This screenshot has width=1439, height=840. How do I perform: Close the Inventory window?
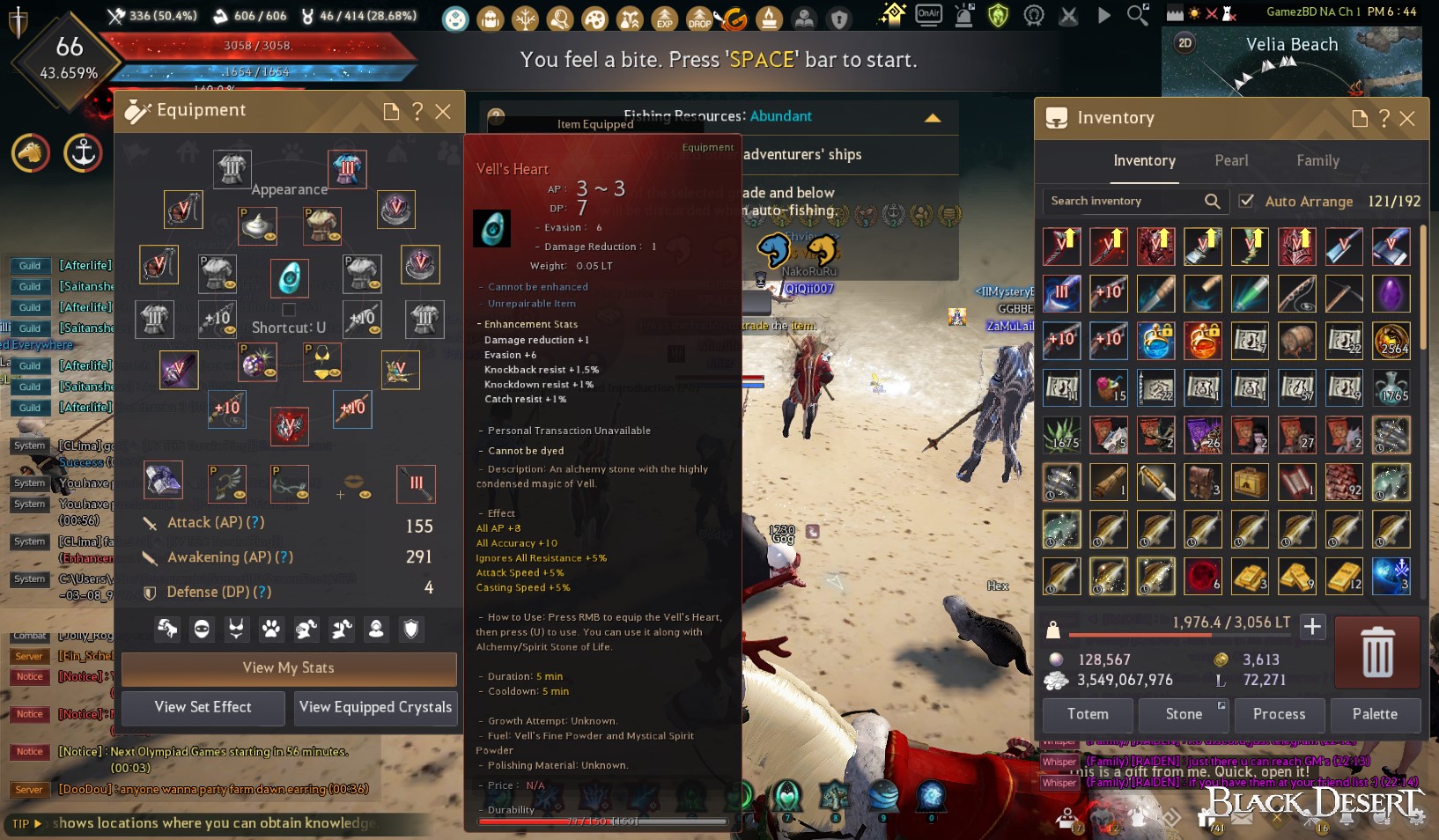tap(1407, 119)
